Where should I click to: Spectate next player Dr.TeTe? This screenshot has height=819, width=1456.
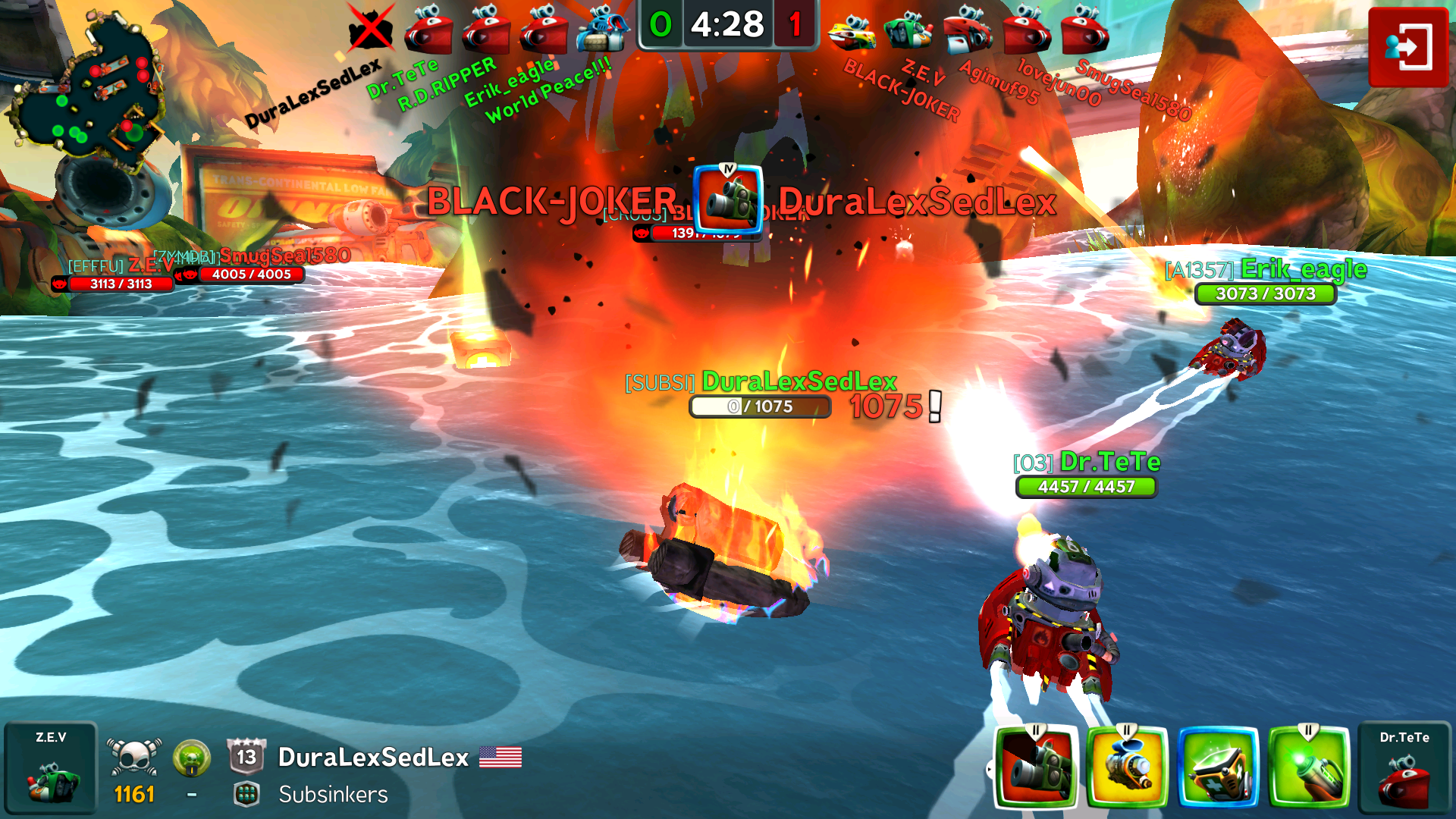pos(1404,767)
